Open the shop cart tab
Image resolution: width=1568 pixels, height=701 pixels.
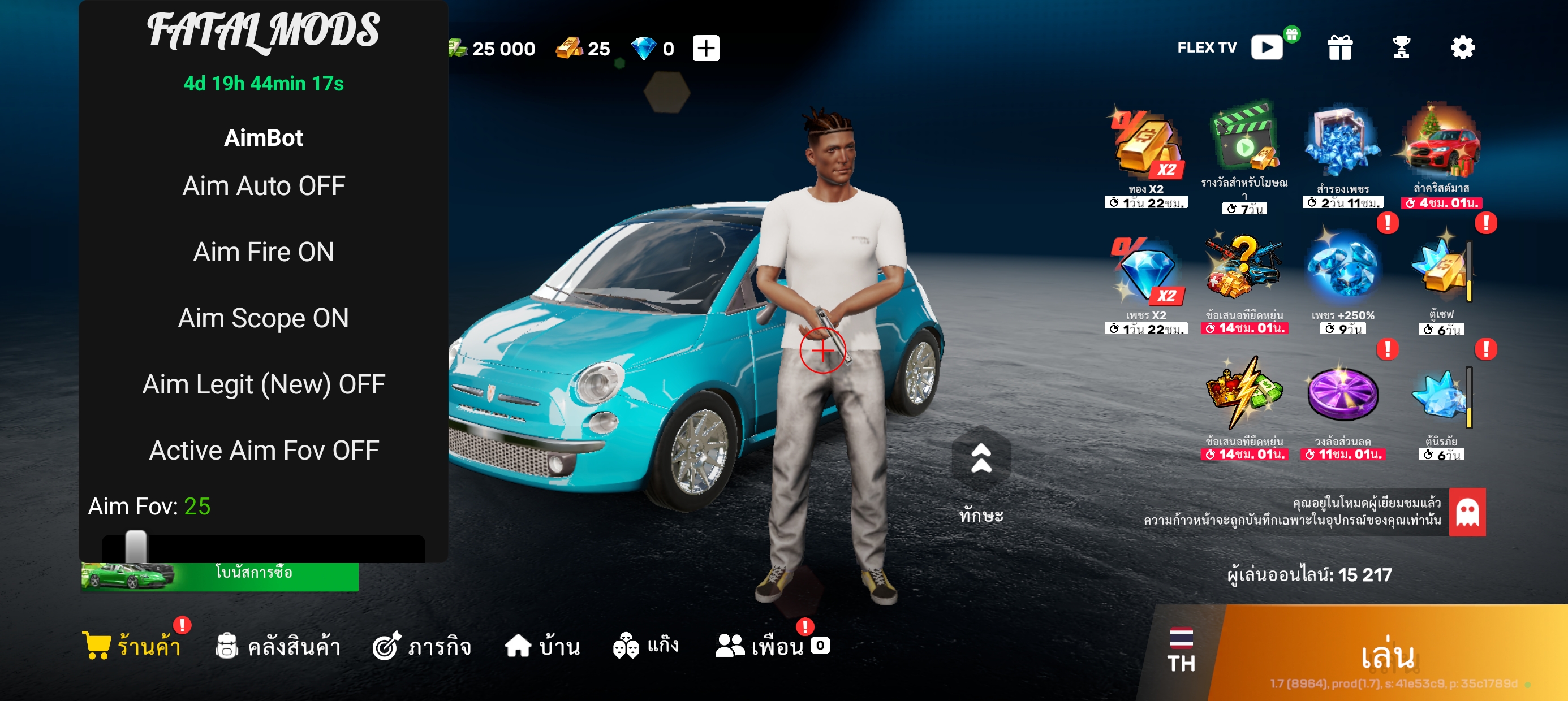(132, 646)
